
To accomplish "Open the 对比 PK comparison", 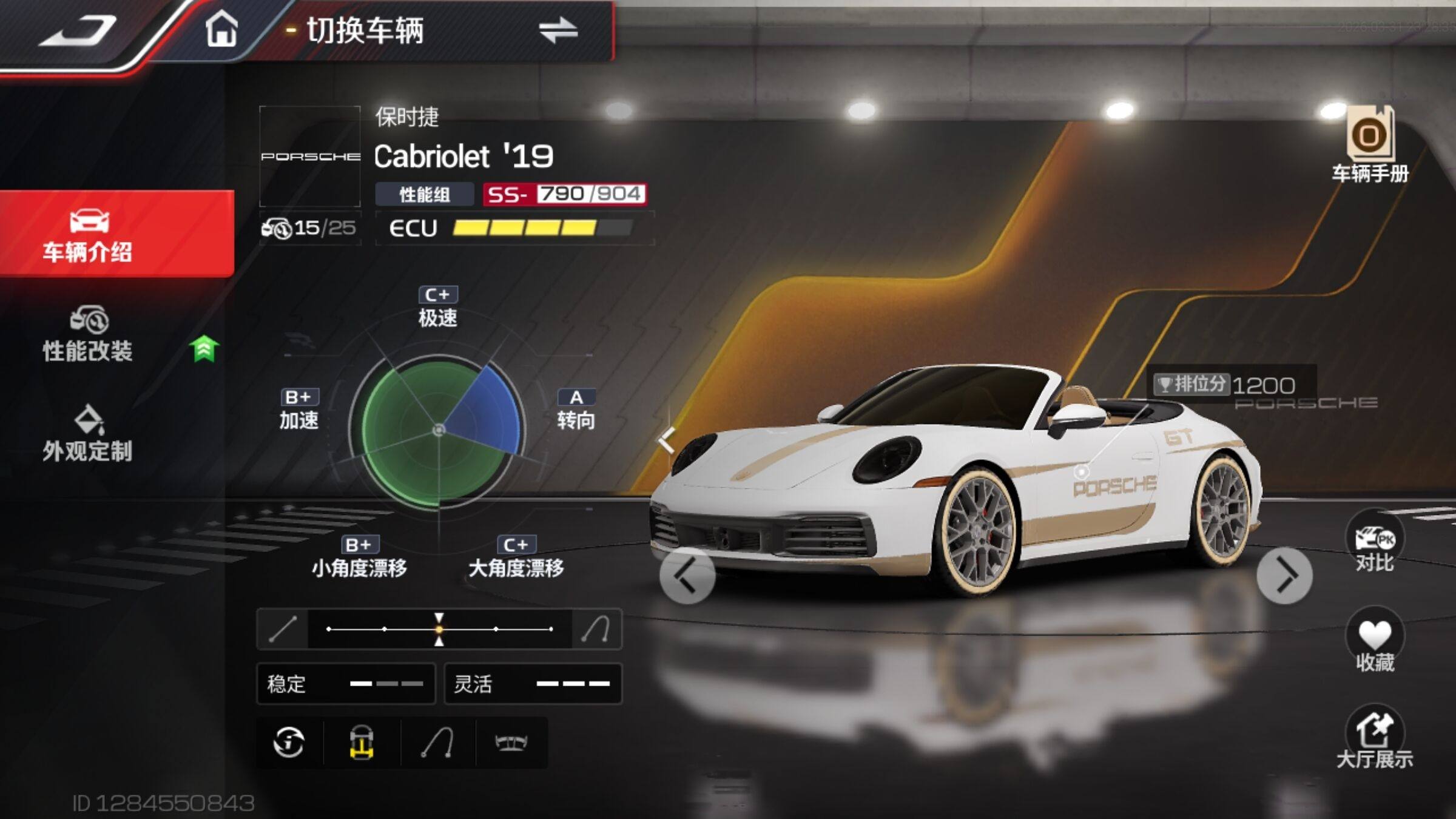I will pyautogui.click(x=1375, y=542).
